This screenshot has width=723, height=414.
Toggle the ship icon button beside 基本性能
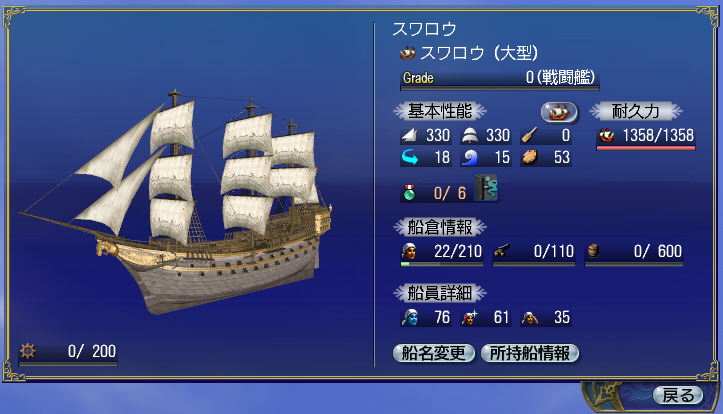pos(559,112)
